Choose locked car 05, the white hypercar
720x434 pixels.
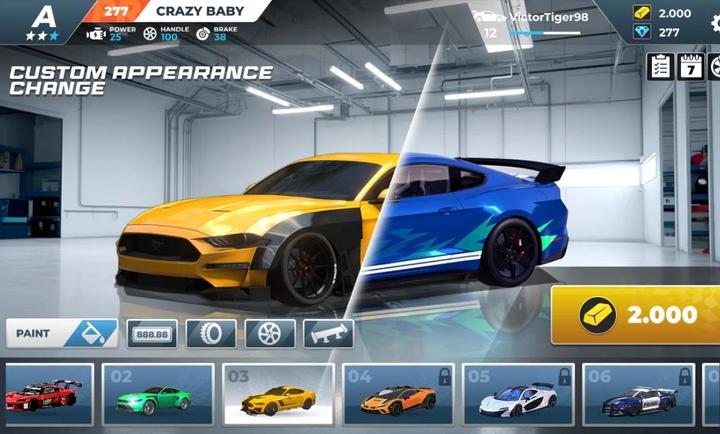[518, 395]
